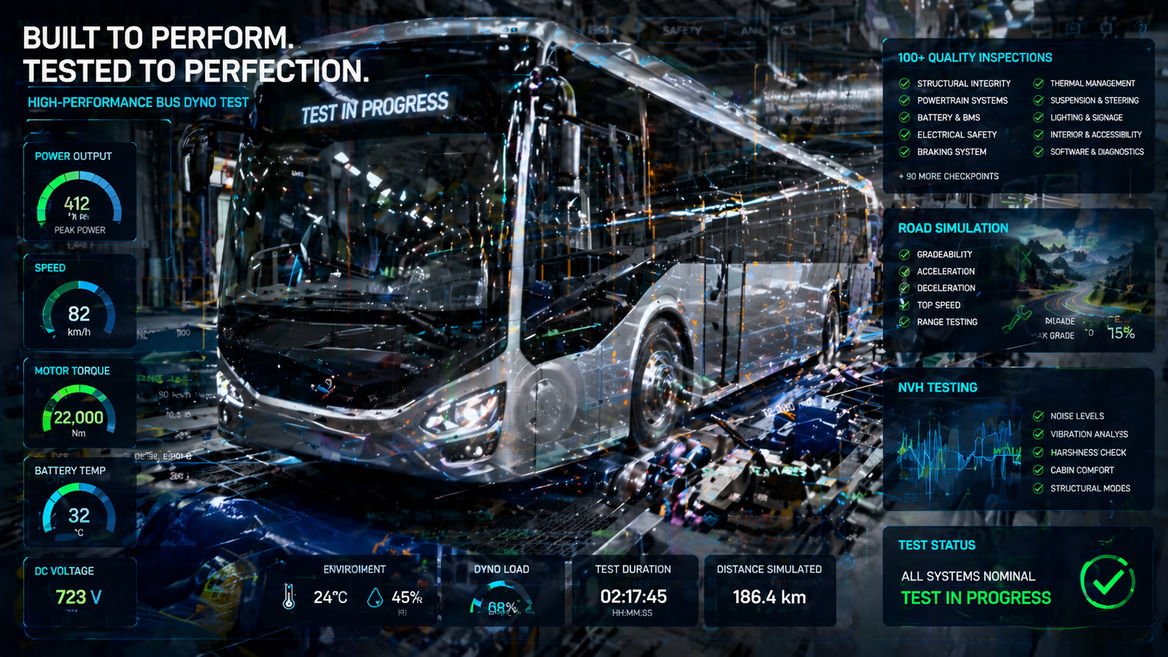Choose the Battery & BMS inspection
This screenshot has height=657, width=1168.
click(x=948, y=118)
